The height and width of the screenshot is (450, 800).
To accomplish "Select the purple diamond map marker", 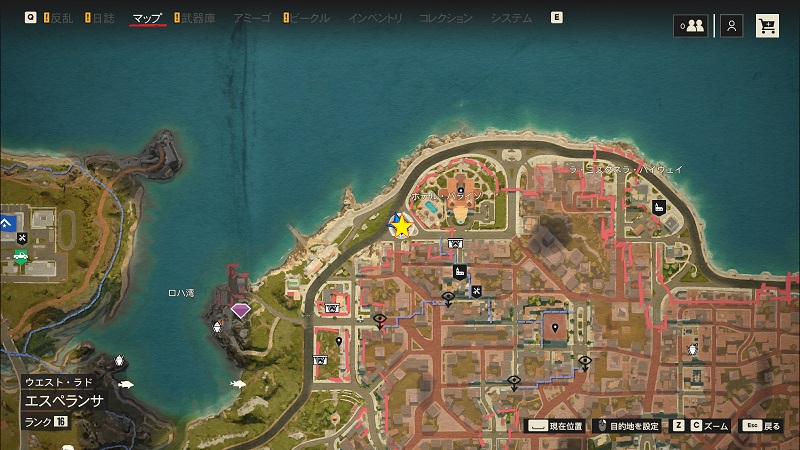I will tap(241, 310).
